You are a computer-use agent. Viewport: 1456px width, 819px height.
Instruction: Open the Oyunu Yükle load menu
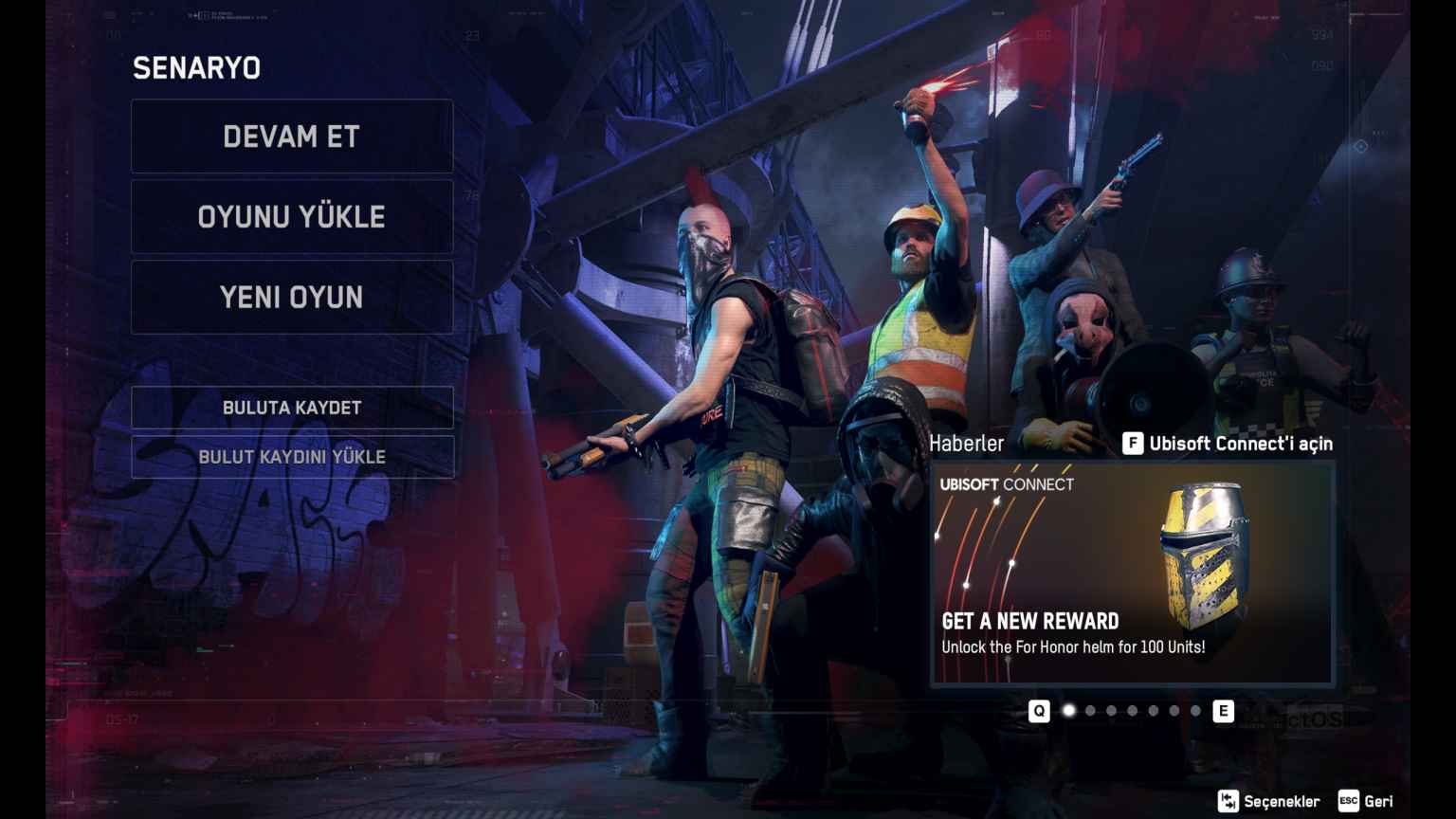pos(292,217)
